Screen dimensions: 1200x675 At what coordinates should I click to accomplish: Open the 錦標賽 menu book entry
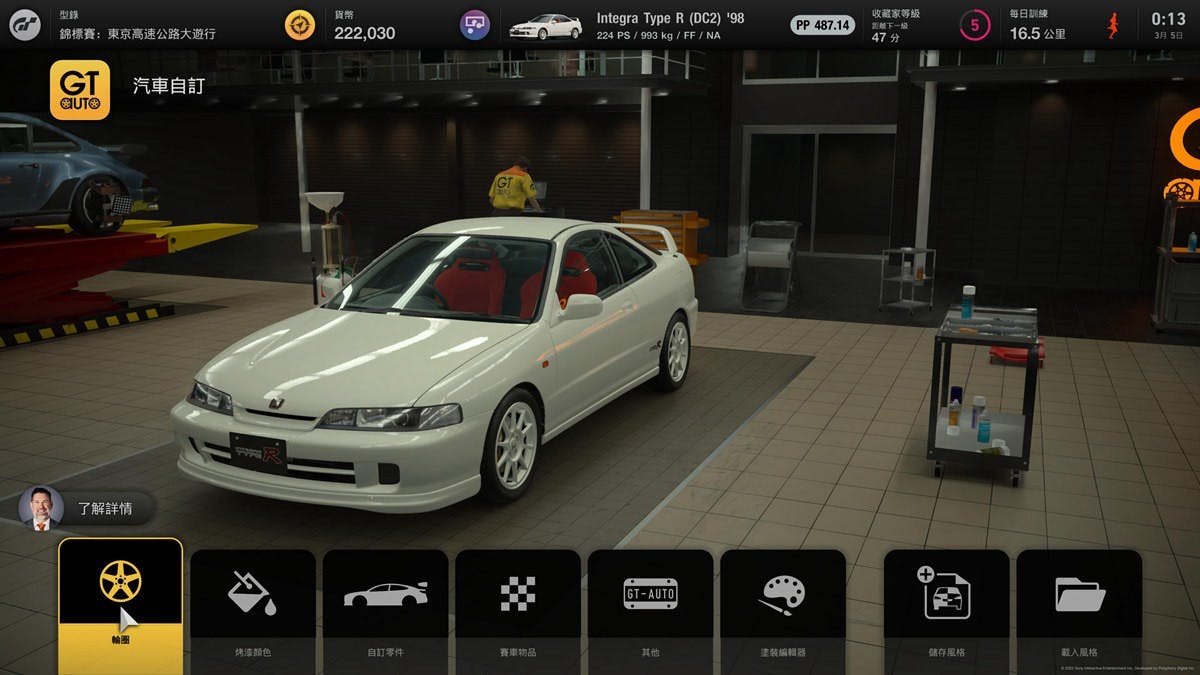pyautogui.click(x=137, y=26)
